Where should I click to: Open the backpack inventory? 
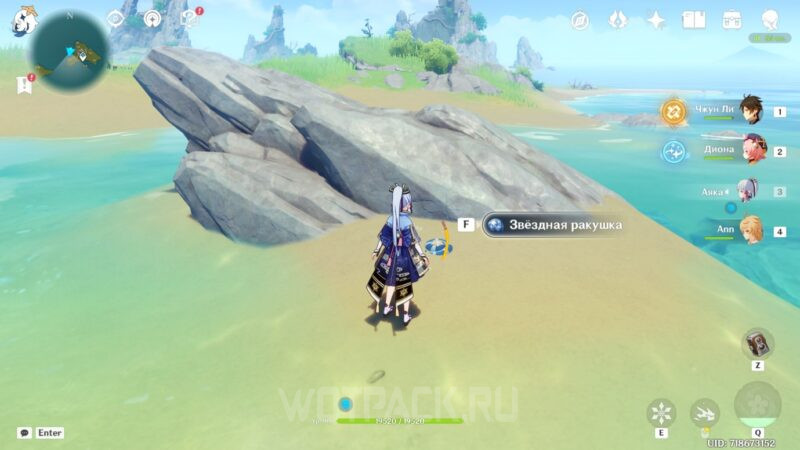[x=732, y=20]
